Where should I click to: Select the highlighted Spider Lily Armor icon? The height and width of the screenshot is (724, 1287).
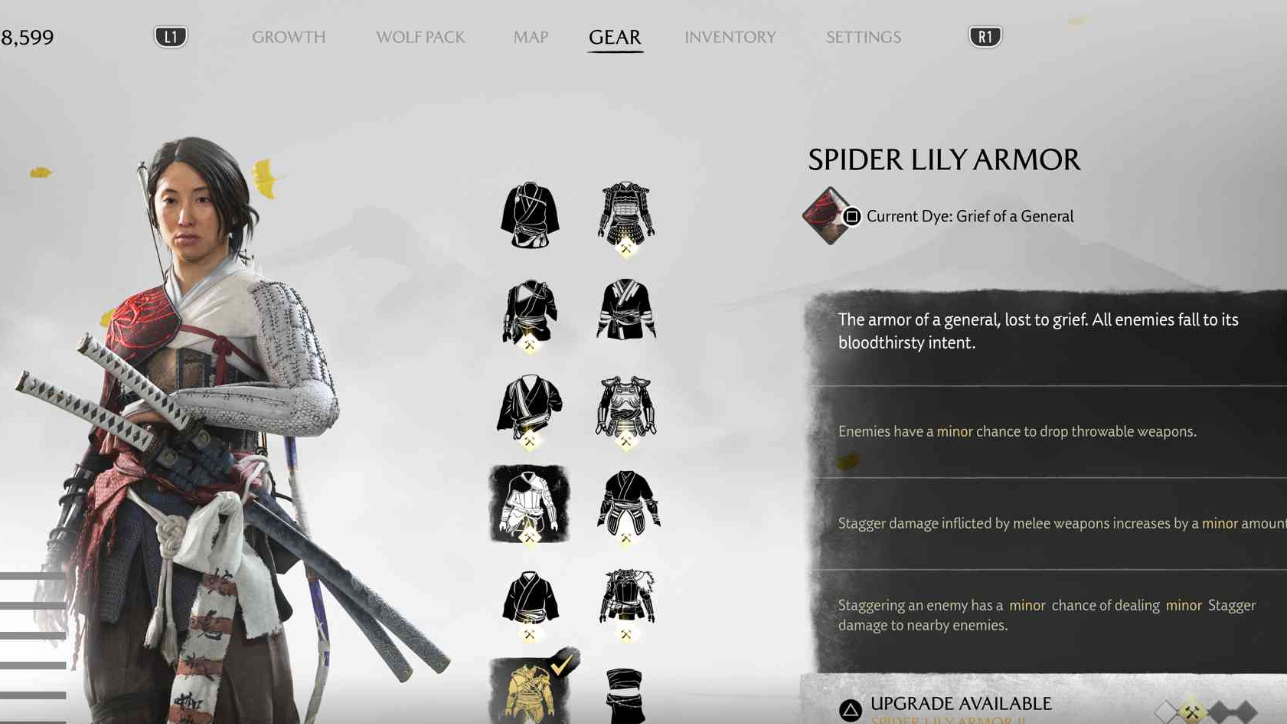click(x=529, y=503)
